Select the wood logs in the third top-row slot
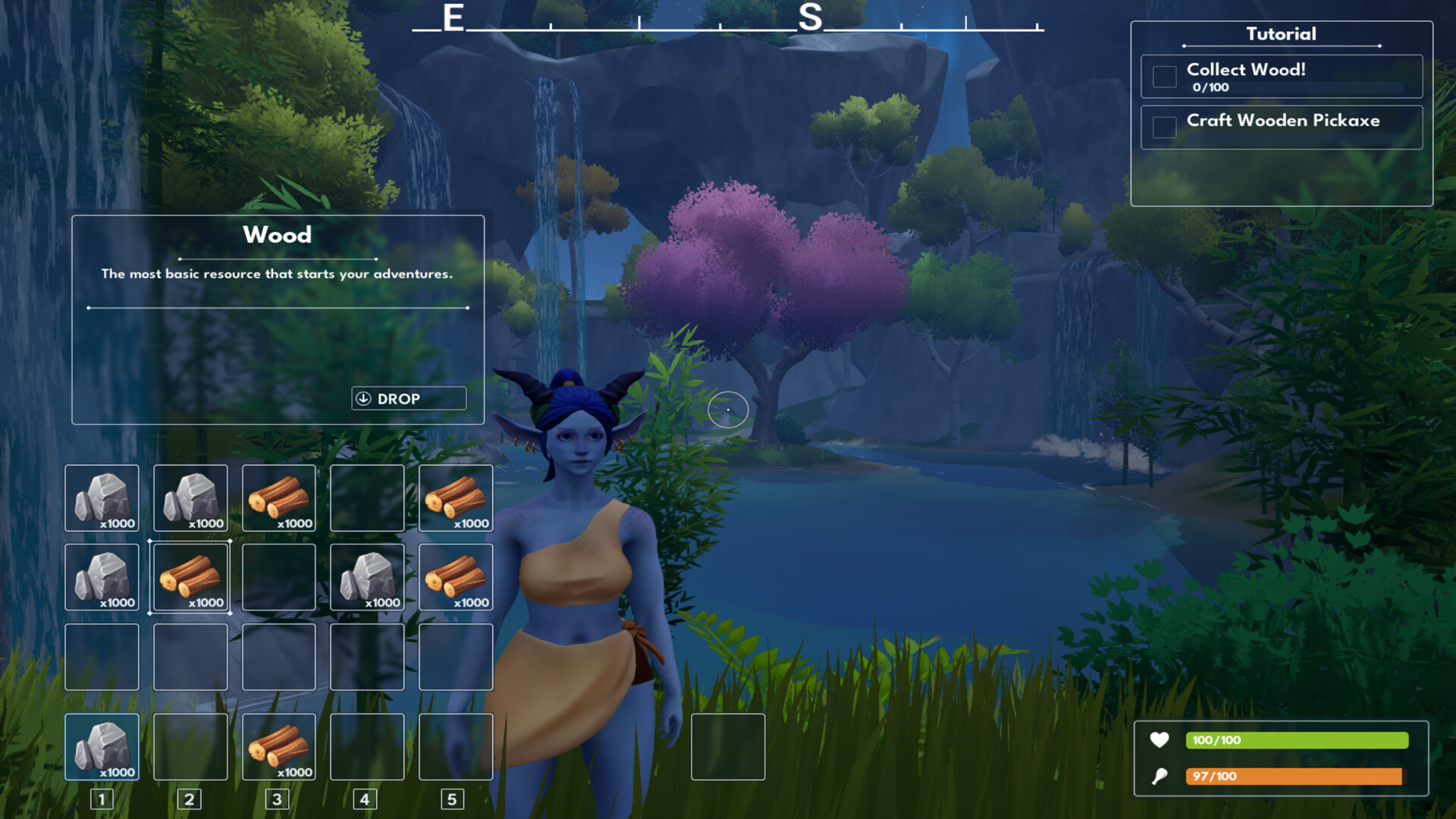1456x819 pixels. (x=278, y=498)
